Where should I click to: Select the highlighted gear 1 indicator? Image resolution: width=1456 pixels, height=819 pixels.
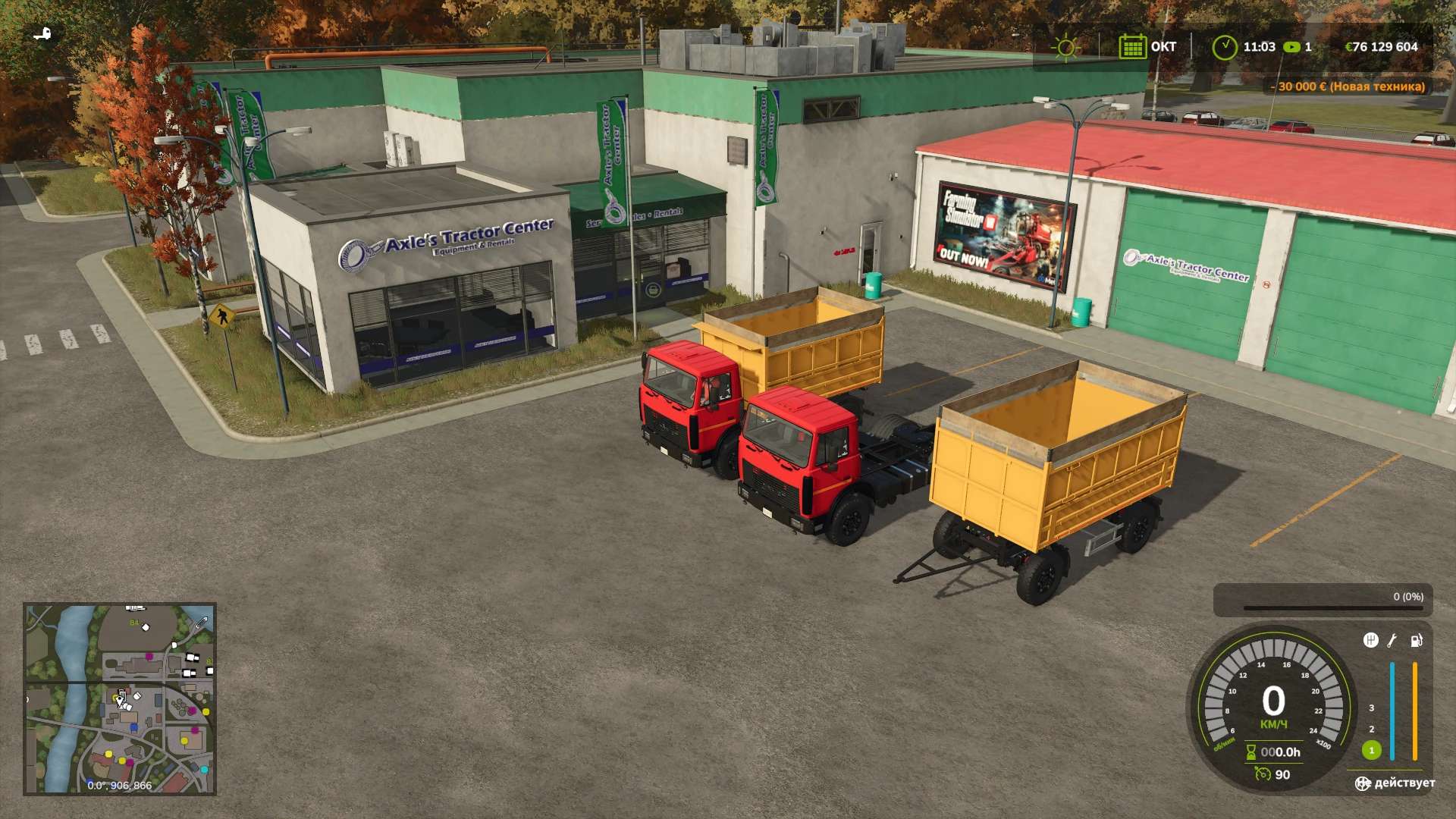(1371, 750)
